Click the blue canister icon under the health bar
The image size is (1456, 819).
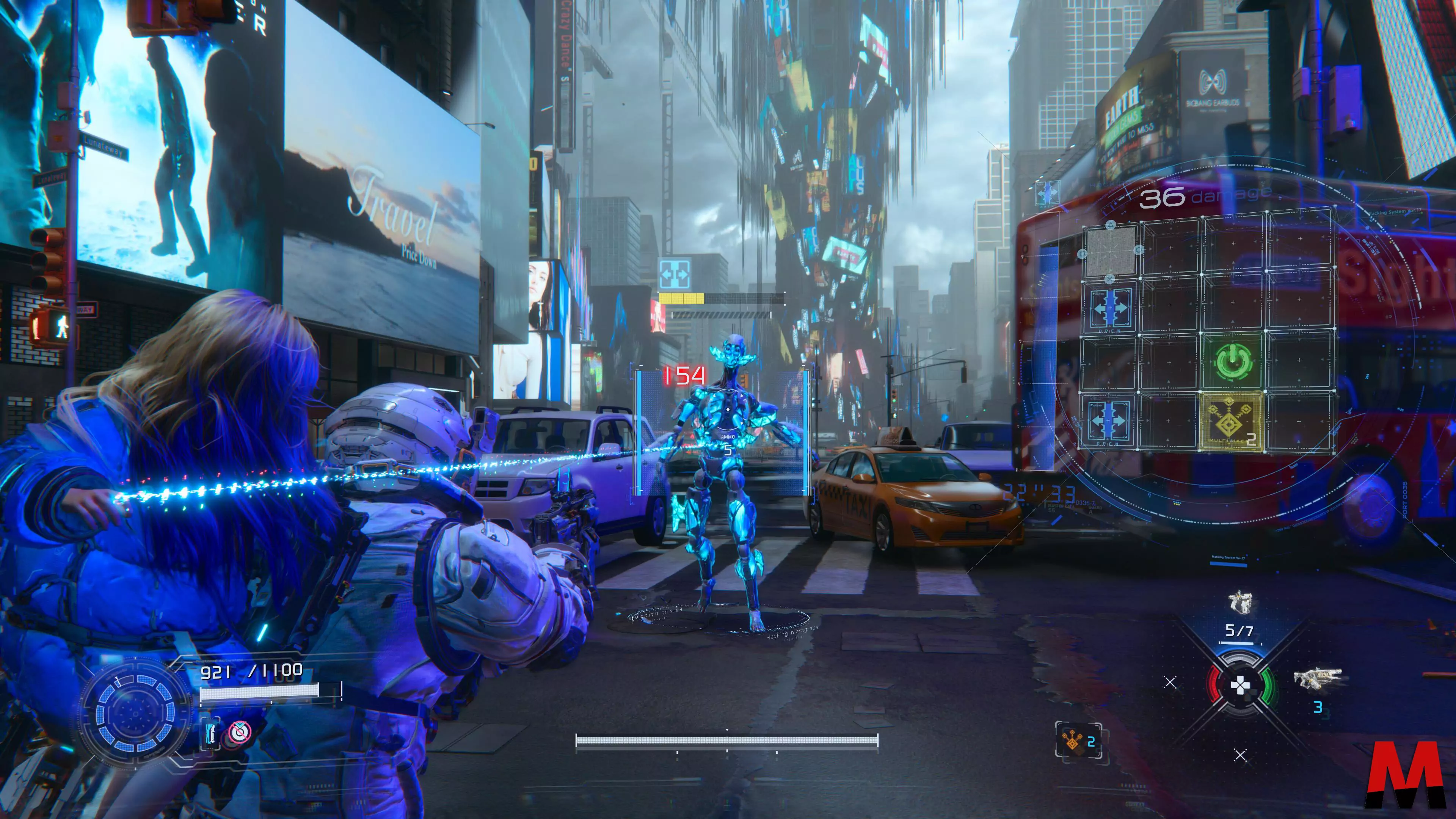pyautogui.click(x=211, y=733)
